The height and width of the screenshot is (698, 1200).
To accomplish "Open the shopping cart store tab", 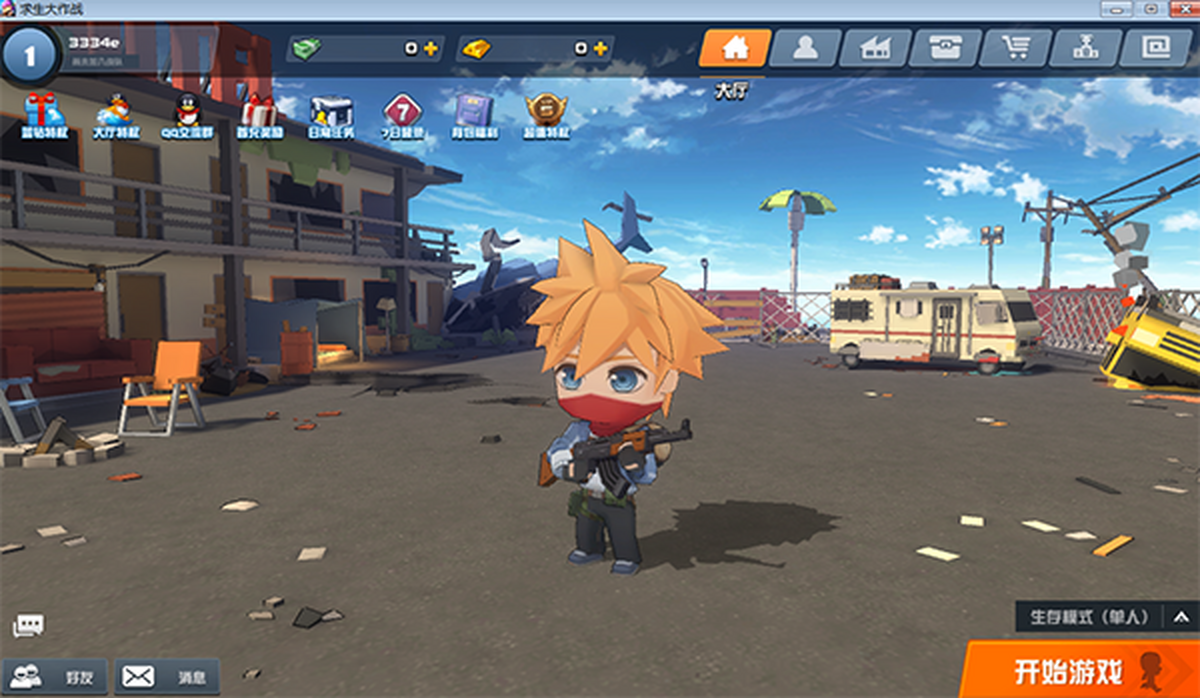I will (1015, 48).
